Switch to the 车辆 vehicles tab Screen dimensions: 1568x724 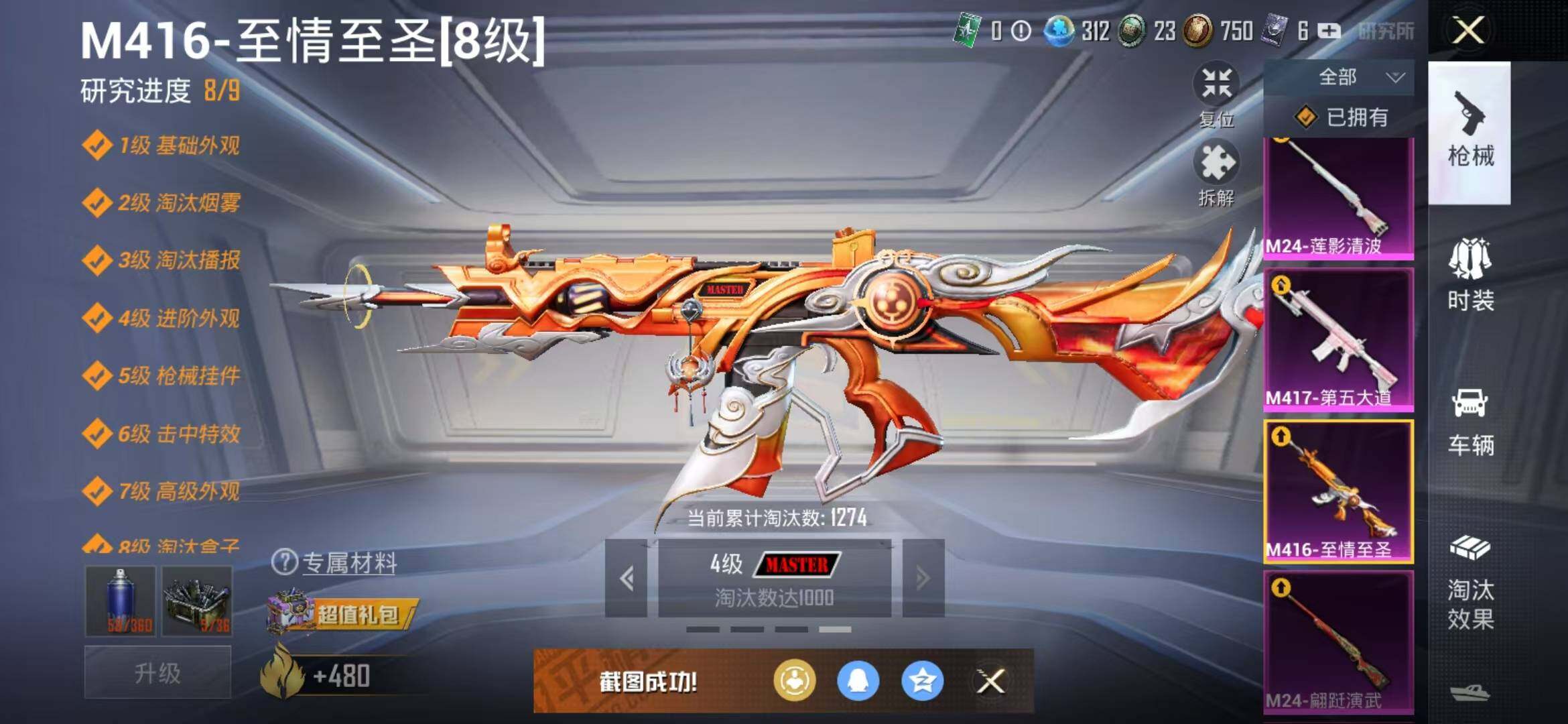click(x=1470, y=421)
